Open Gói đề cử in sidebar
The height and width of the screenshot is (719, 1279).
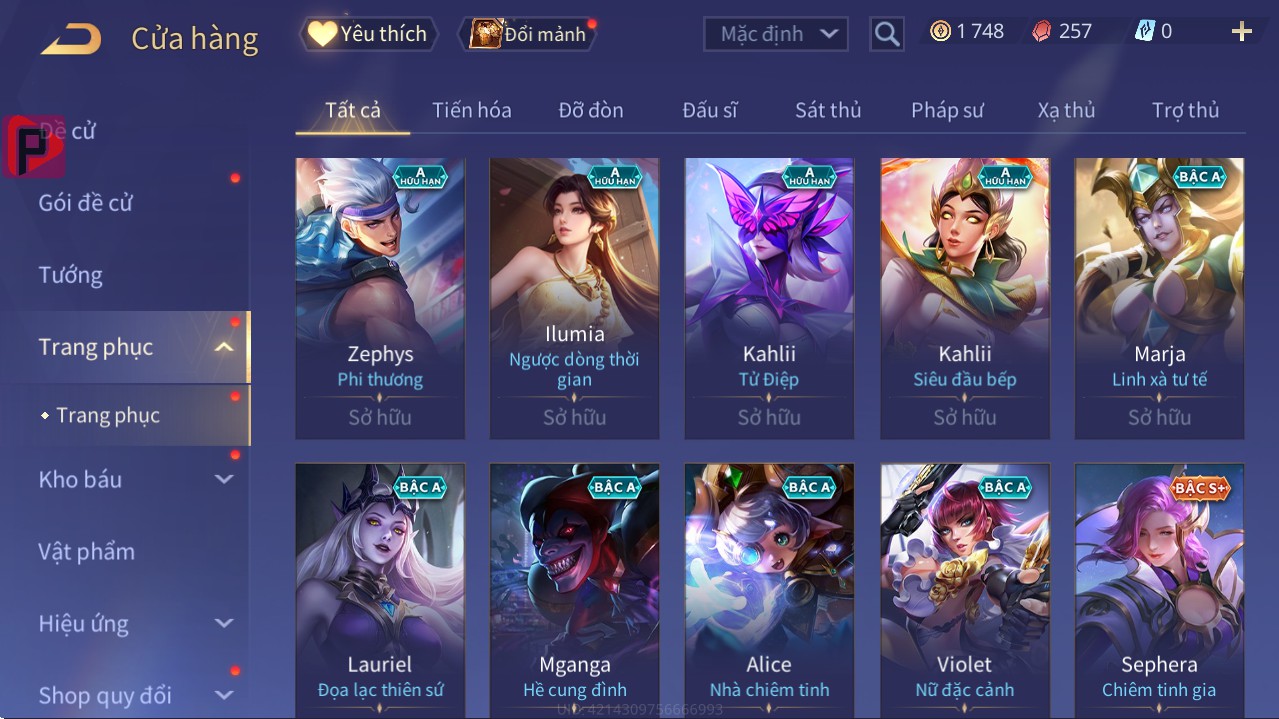pos(86,203)
